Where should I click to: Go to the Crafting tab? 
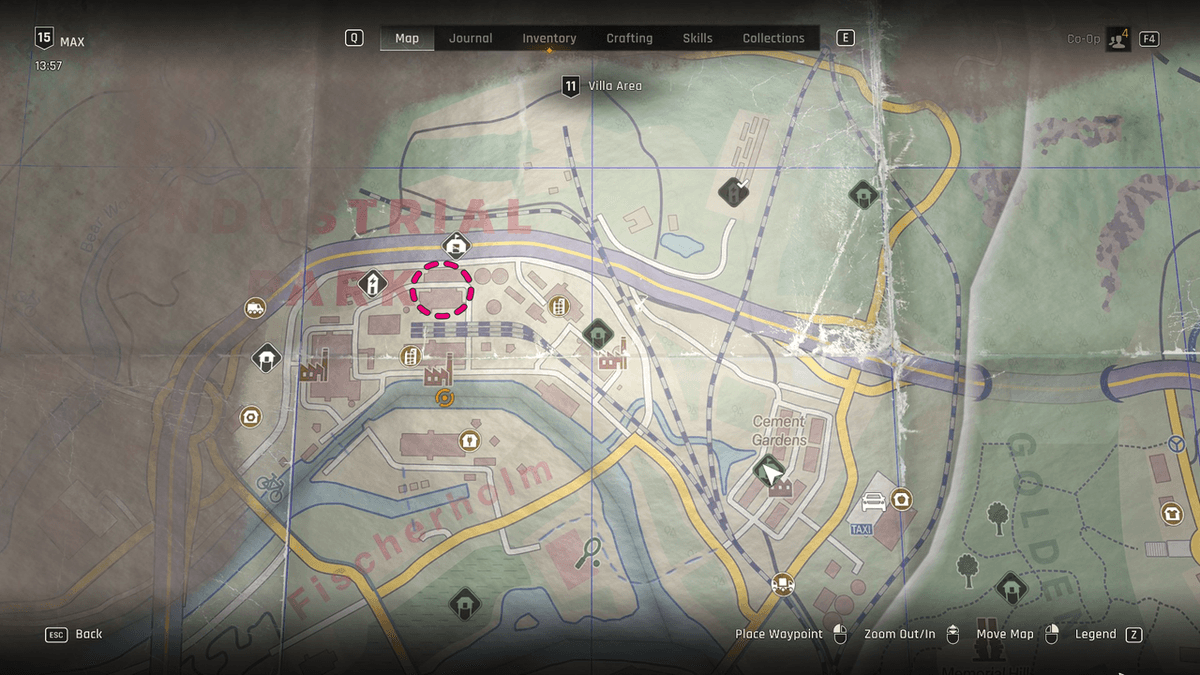(x=629, y=38)
